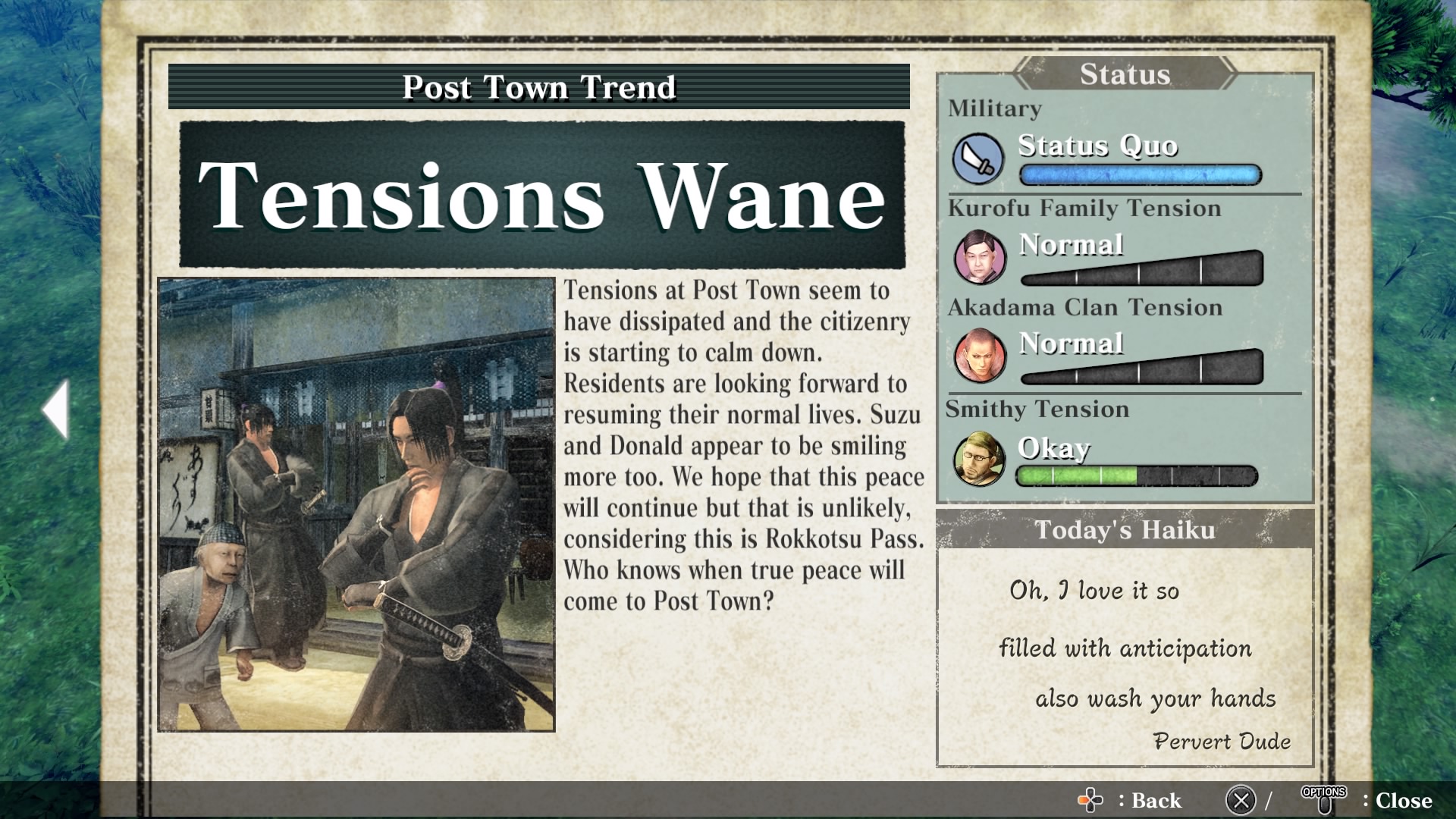Viewport: 1456px width, 819px height.
Task: Choose the Akadama Clan portrait icon
Action: [980, 356]
